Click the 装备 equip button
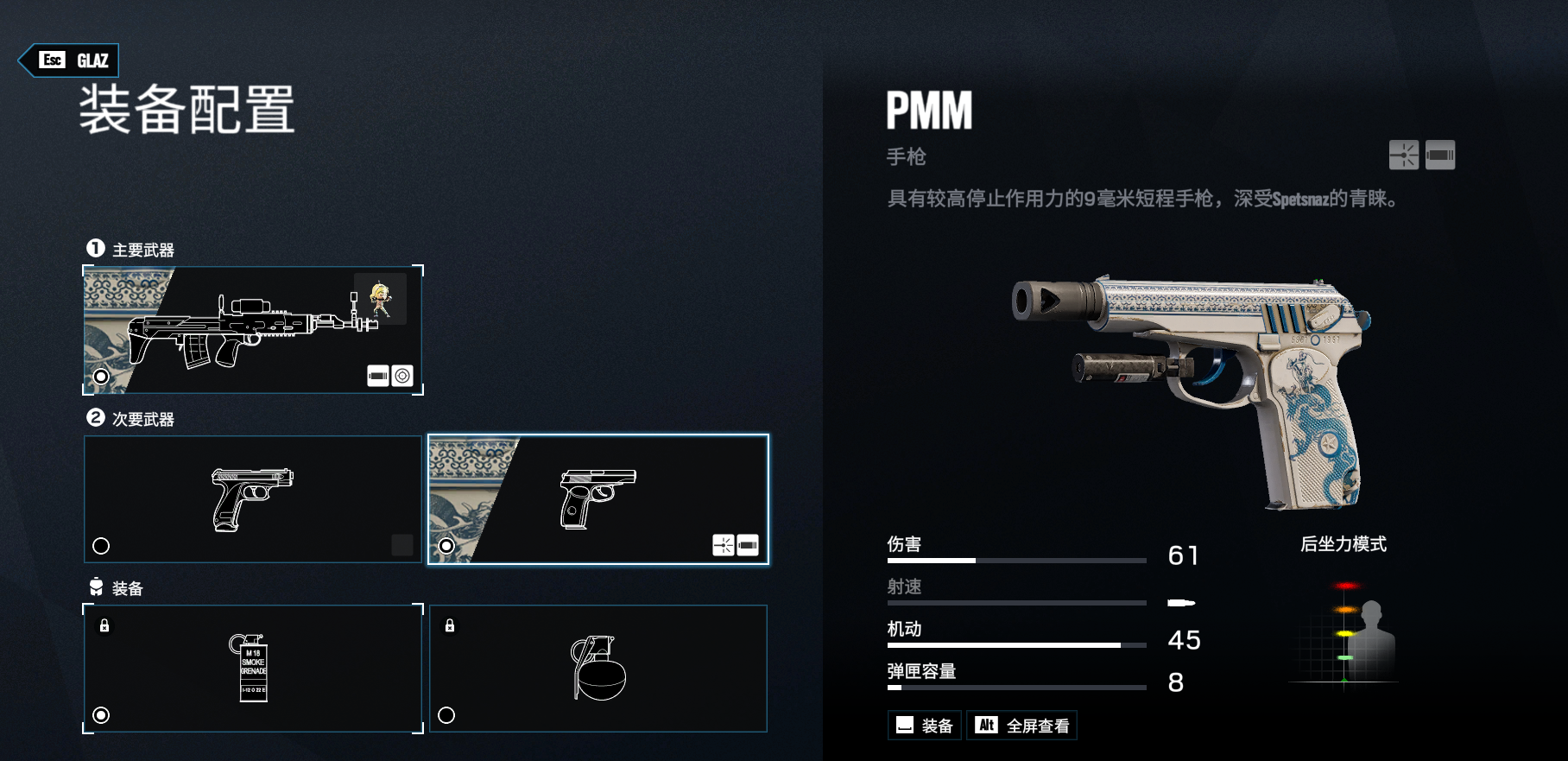Image resolution: width=1568 pixels, height=761 pixels. coord(925,726)
